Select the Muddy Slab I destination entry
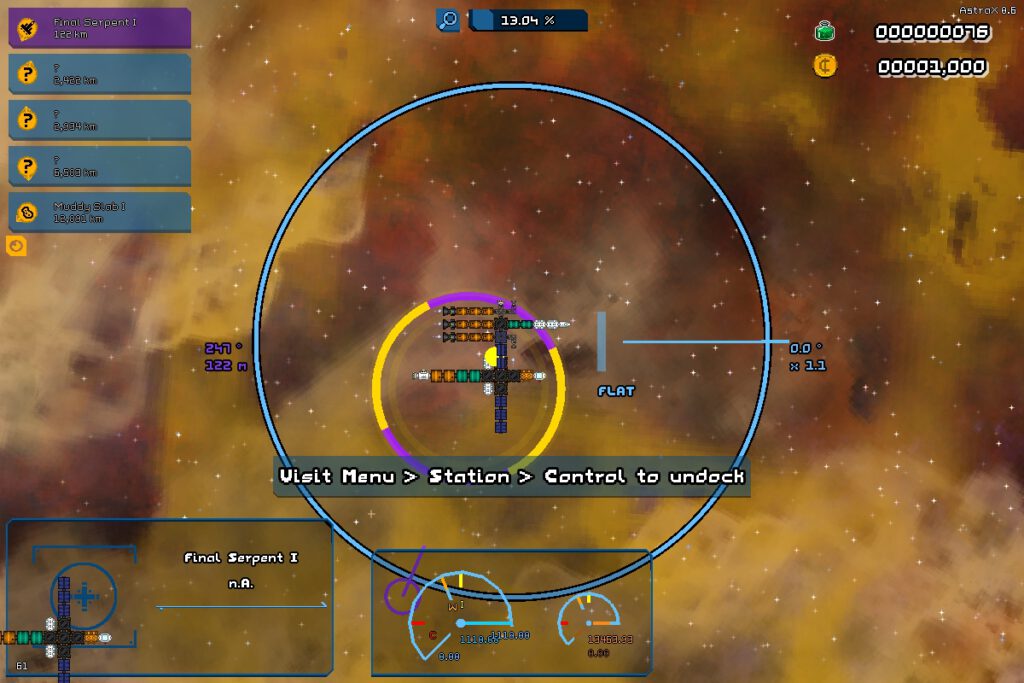 tap(100, 212)
